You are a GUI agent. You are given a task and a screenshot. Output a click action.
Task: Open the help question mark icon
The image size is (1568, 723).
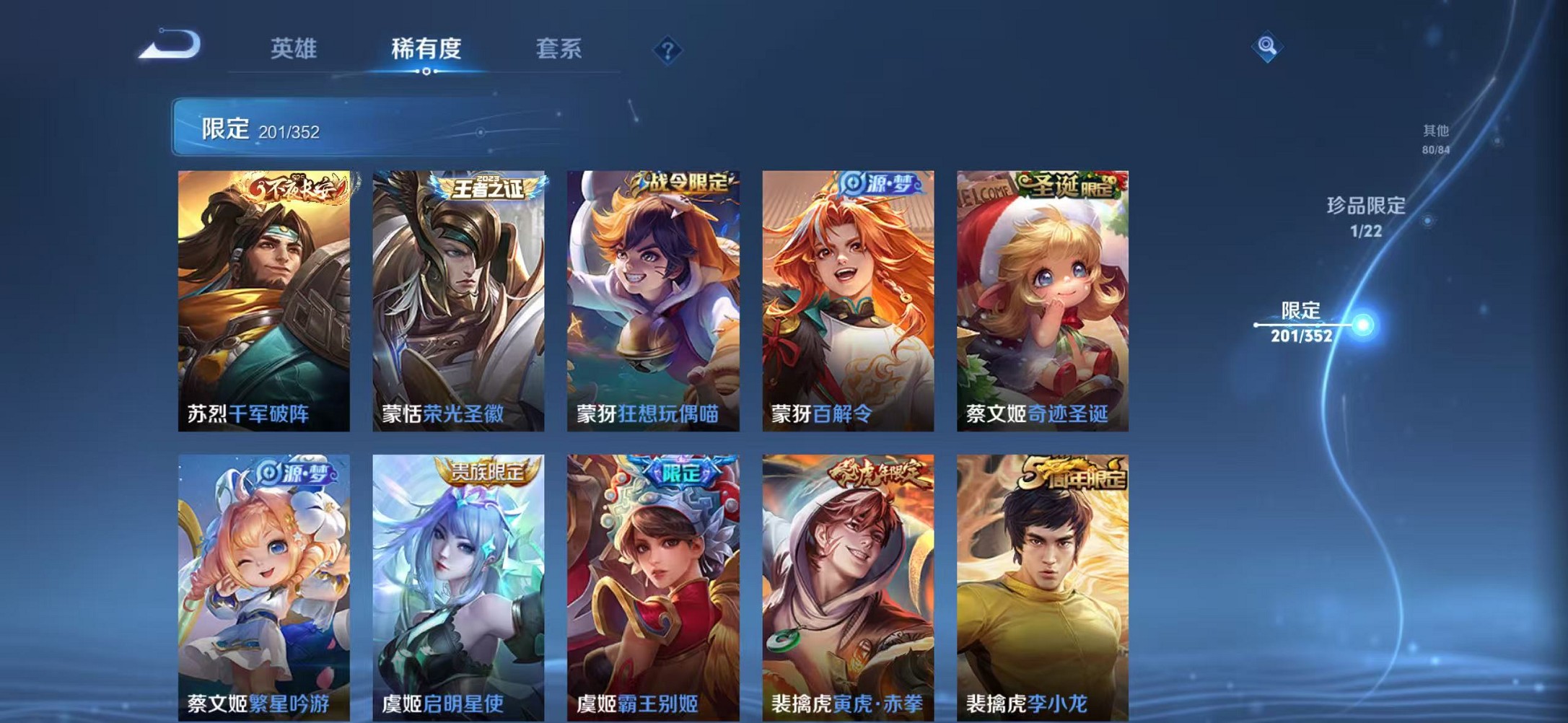(x=667, y=50)
